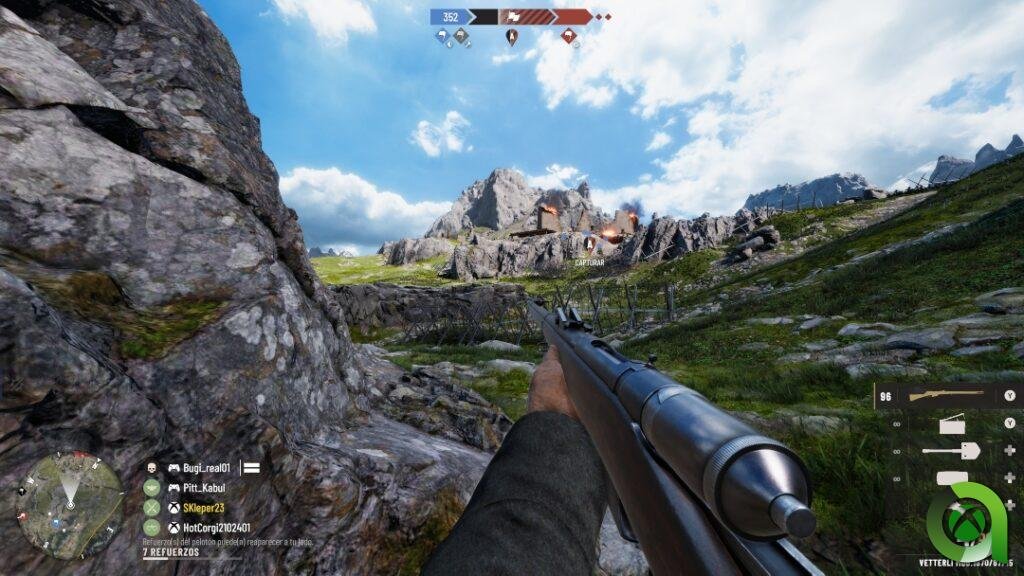Click the Xbox logo overlay badge
Screen dimensions: 1024x576
(965, 522)
